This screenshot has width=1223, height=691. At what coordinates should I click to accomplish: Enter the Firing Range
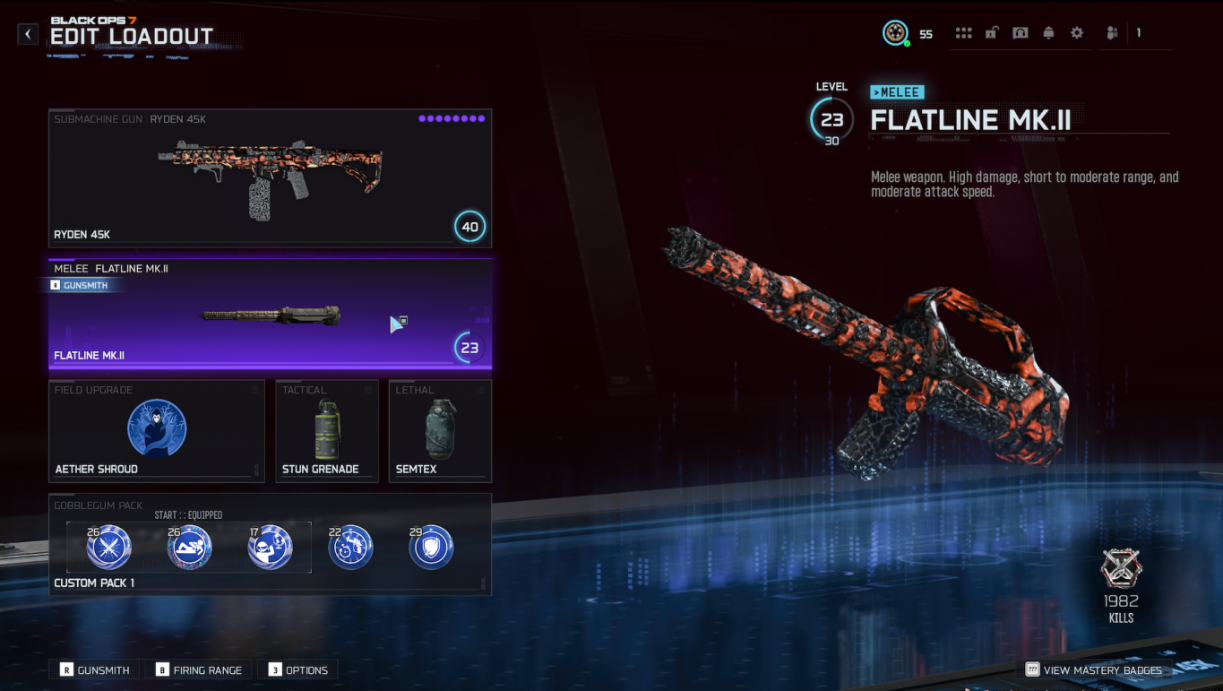(199, 670)
